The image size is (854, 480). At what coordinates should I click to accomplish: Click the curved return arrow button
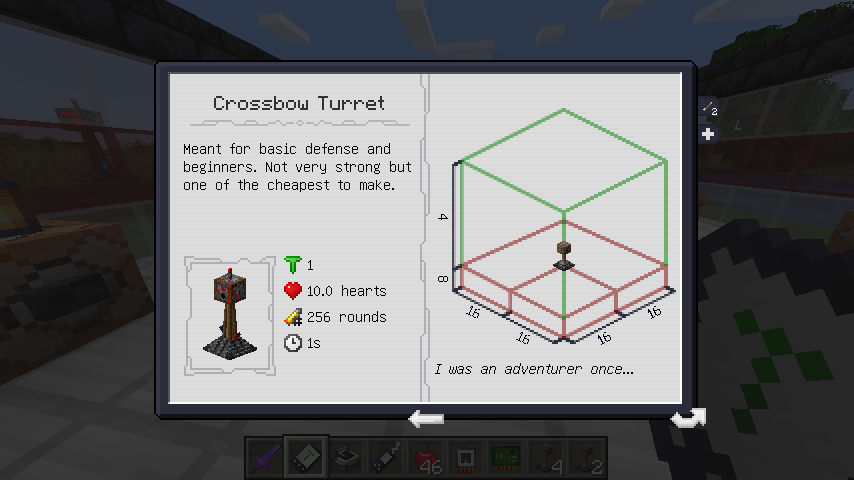click(687, 418)
